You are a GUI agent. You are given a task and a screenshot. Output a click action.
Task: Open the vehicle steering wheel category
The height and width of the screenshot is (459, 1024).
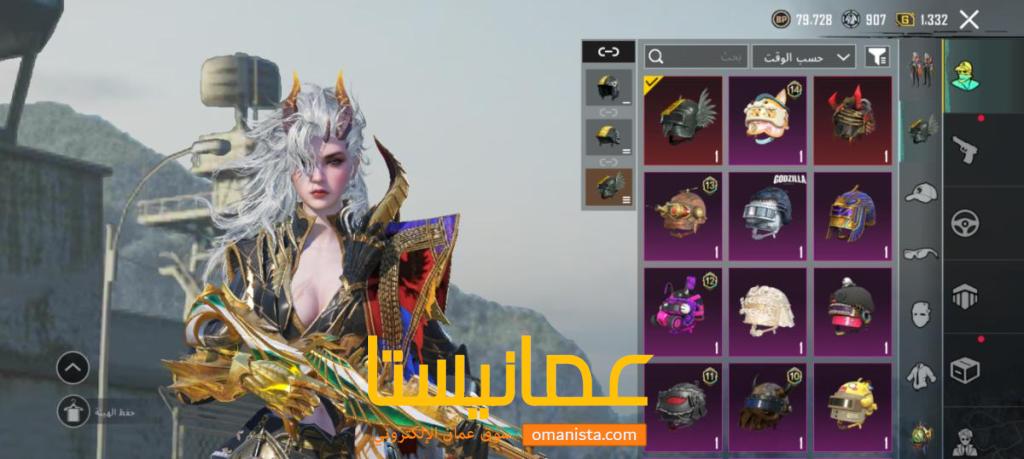965,222
